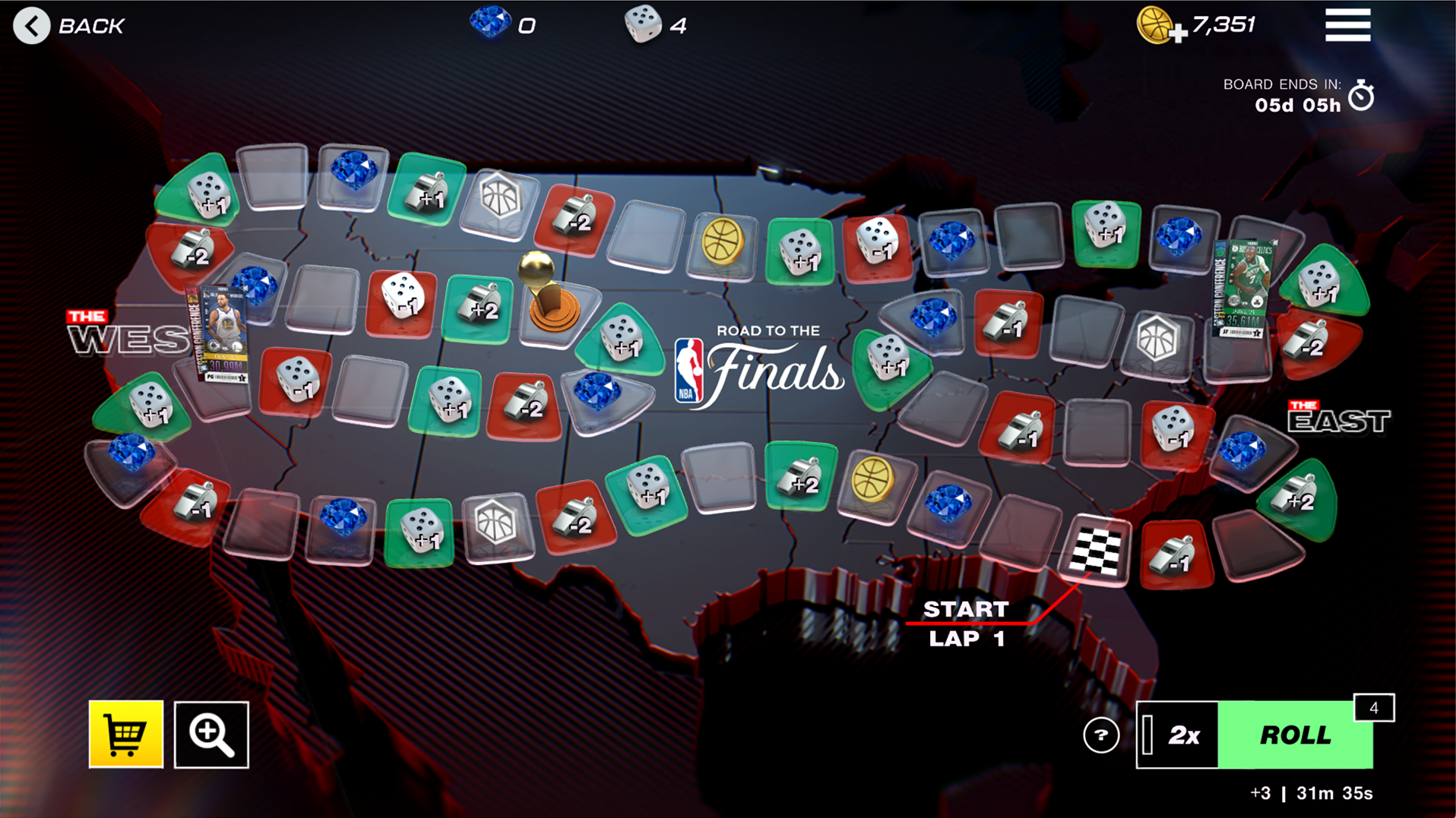Viewport: 1456px width, 818px height.
Task: Select the magnifier board zoom icon
Action: tap(211, 735)
